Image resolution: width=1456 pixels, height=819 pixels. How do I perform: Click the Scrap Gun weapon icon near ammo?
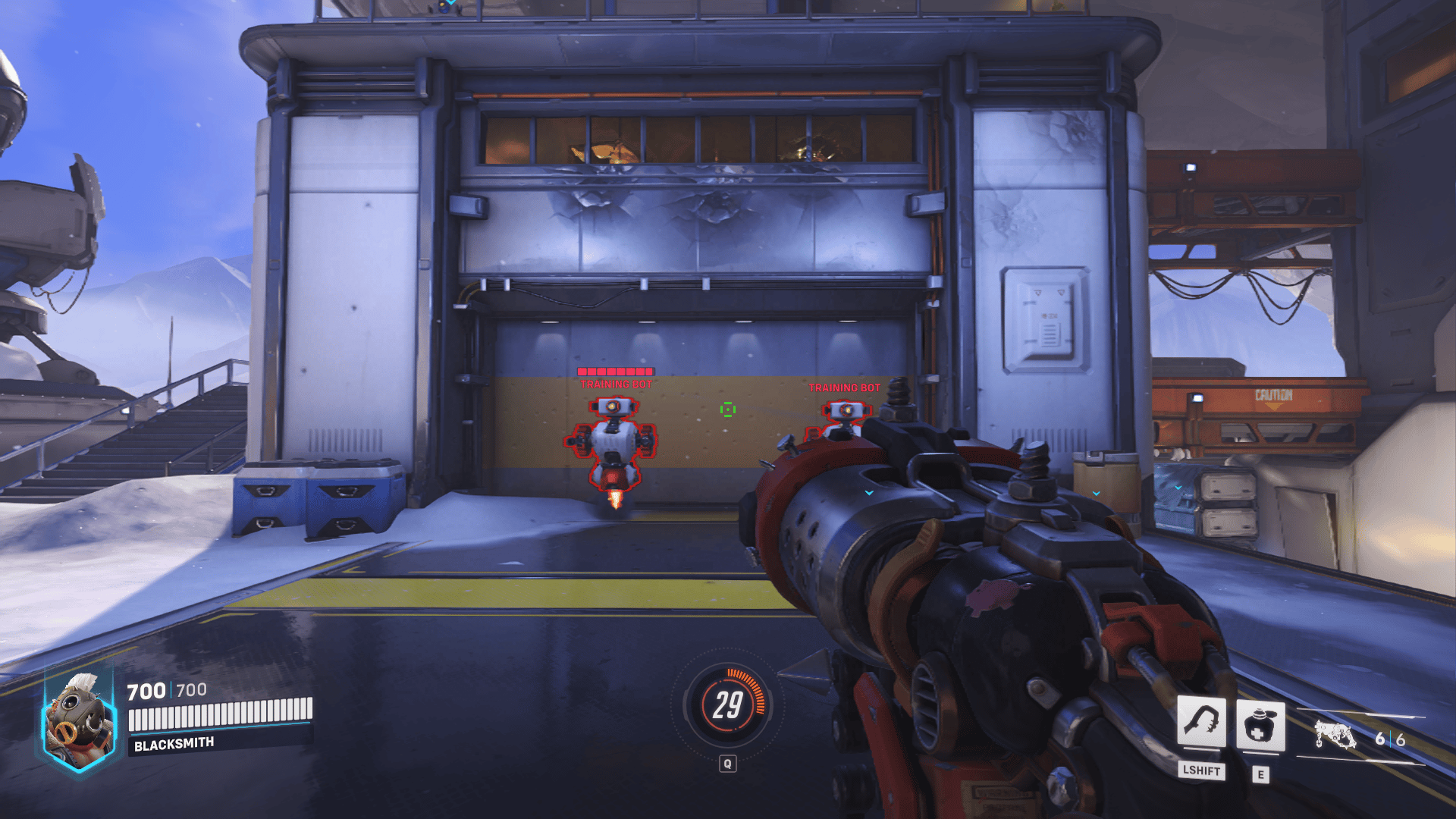click(1337, 734)
